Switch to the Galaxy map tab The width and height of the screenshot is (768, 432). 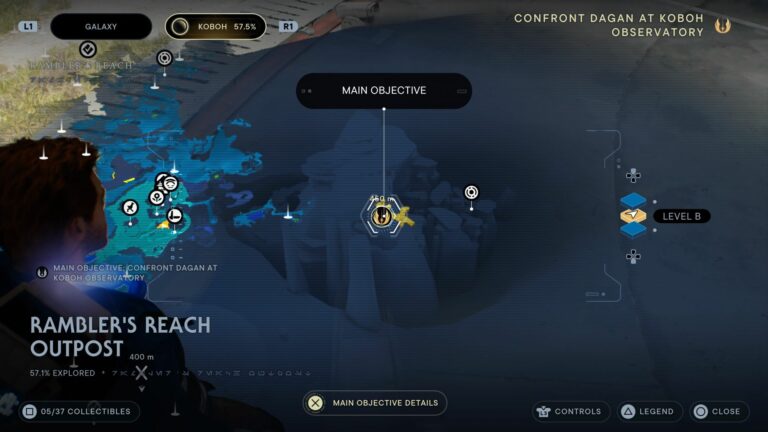point(100,26)
